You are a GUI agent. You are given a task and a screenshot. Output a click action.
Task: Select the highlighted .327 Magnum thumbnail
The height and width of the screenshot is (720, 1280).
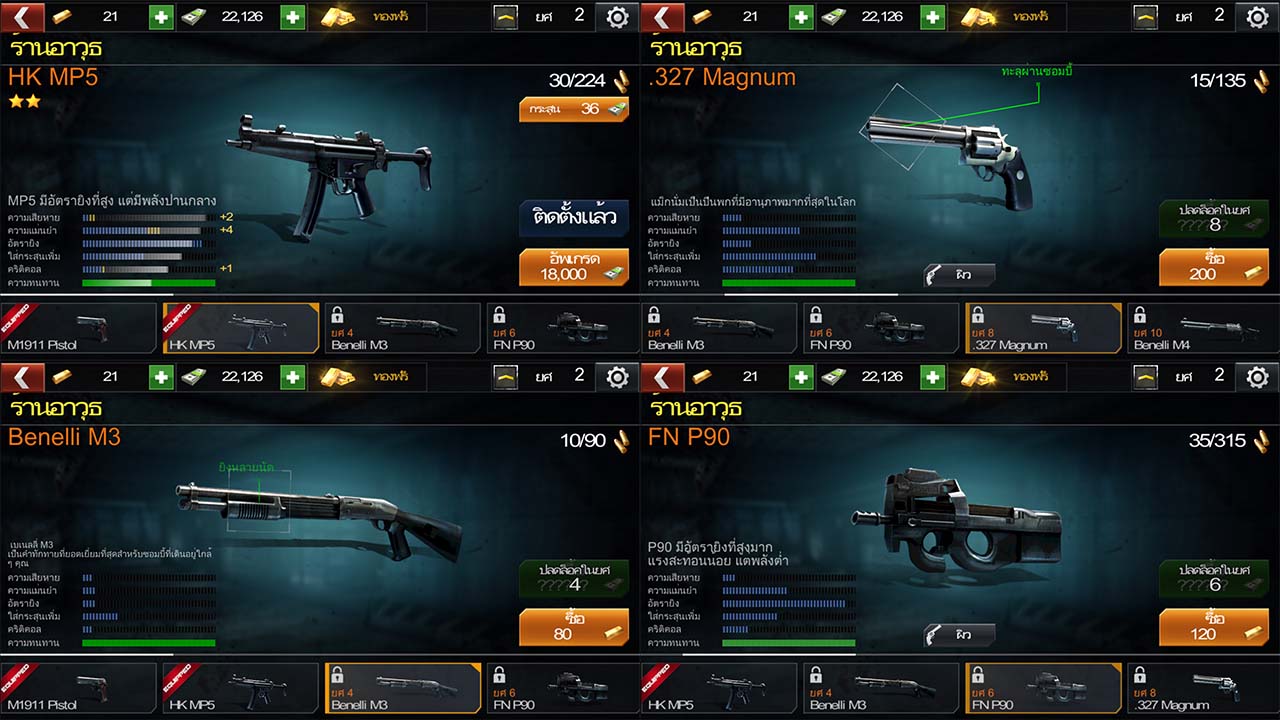click(1043, 328)
